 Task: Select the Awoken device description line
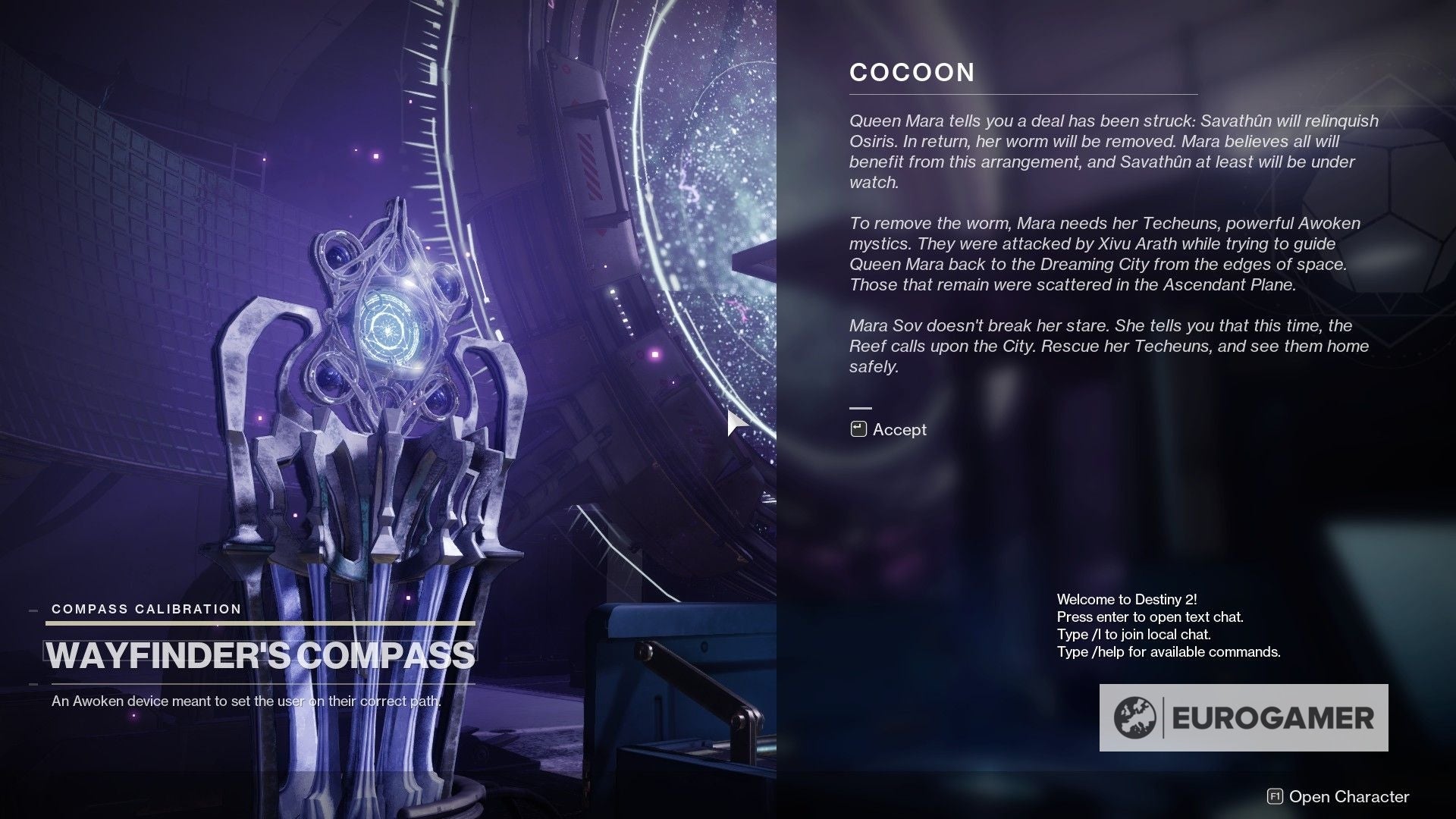click(x=246, y=702)
